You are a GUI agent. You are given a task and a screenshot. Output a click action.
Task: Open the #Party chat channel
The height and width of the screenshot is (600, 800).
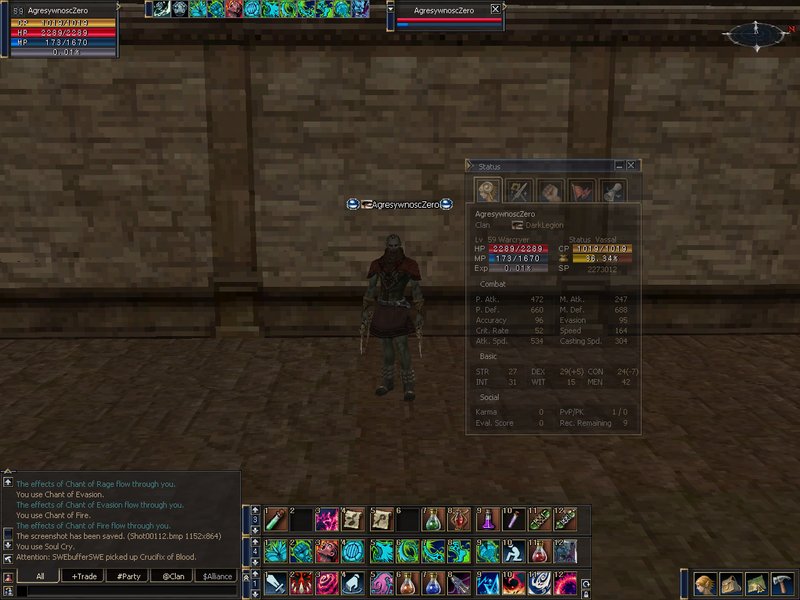[127, 576]
